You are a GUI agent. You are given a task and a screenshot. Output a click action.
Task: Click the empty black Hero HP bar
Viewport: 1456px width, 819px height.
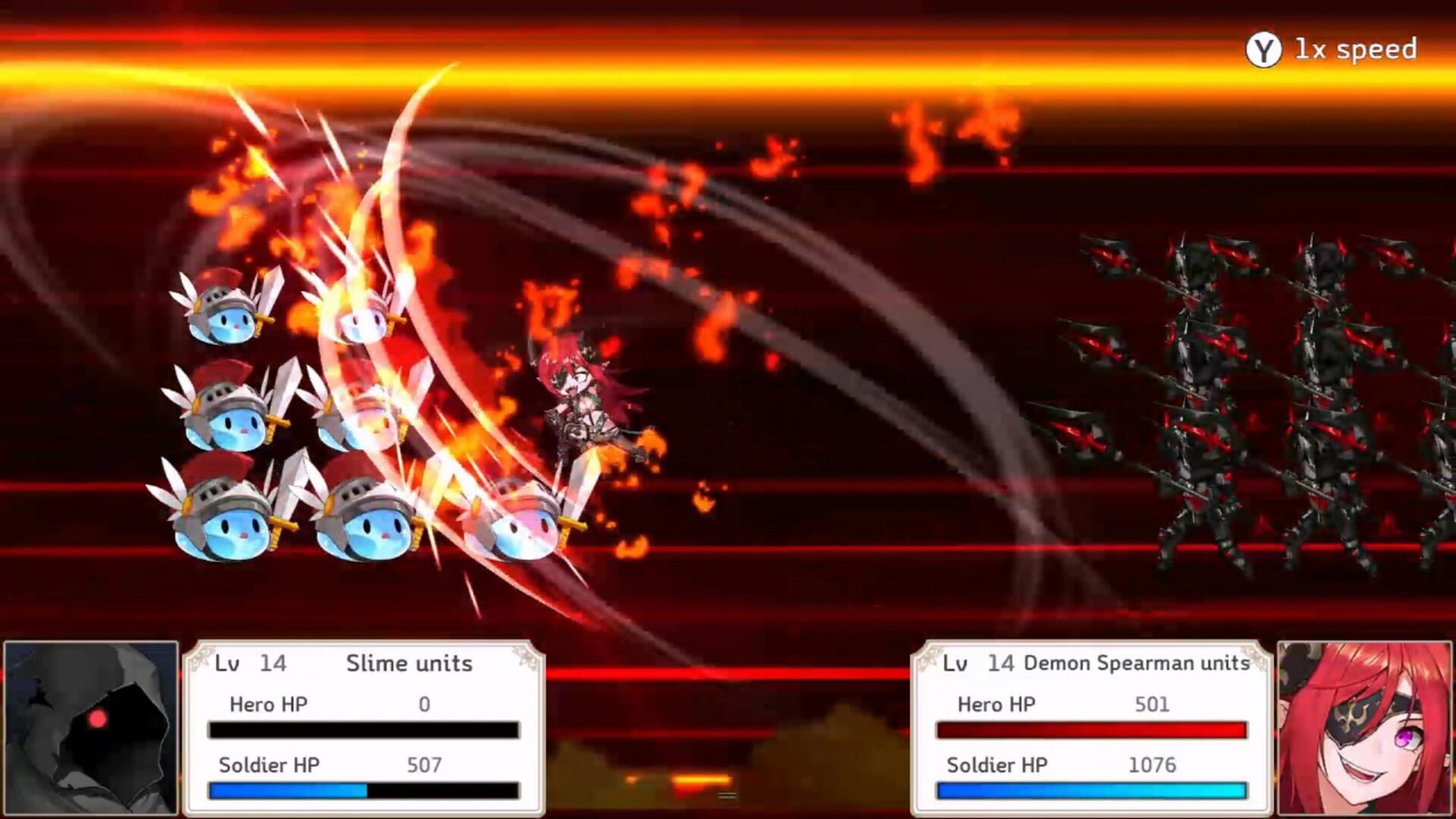(x=362, y=730)
